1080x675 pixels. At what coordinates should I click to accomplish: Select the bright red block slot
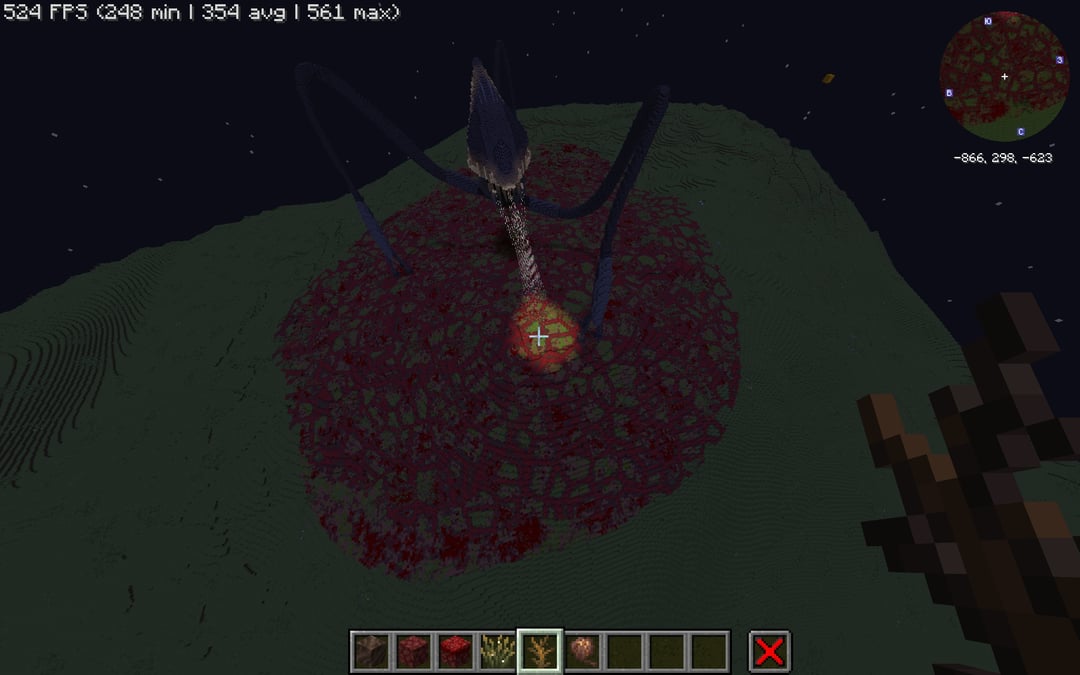click(455, 651)
